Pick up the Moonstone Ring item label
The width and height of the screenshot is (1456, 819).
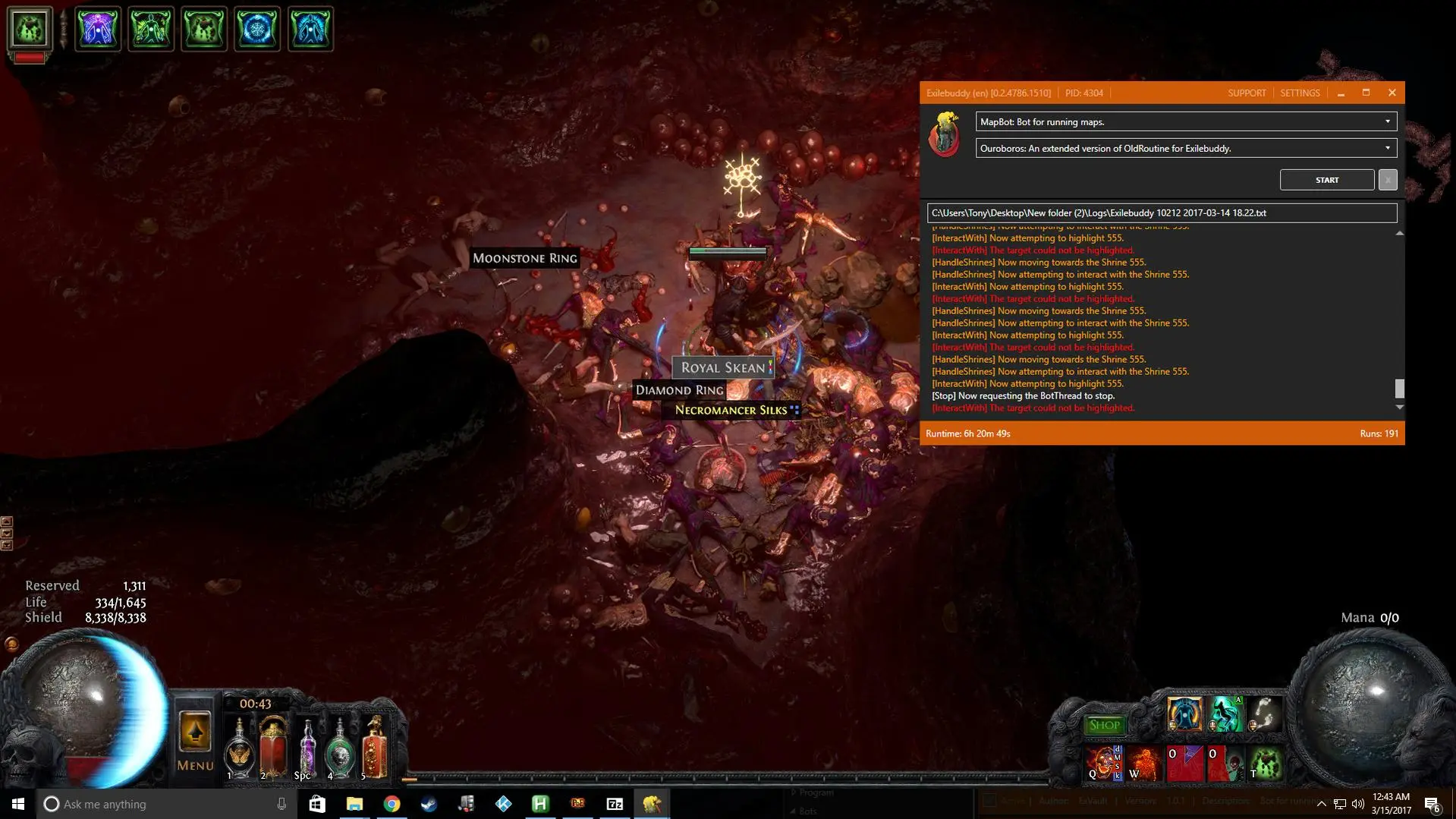click(525, 259)
